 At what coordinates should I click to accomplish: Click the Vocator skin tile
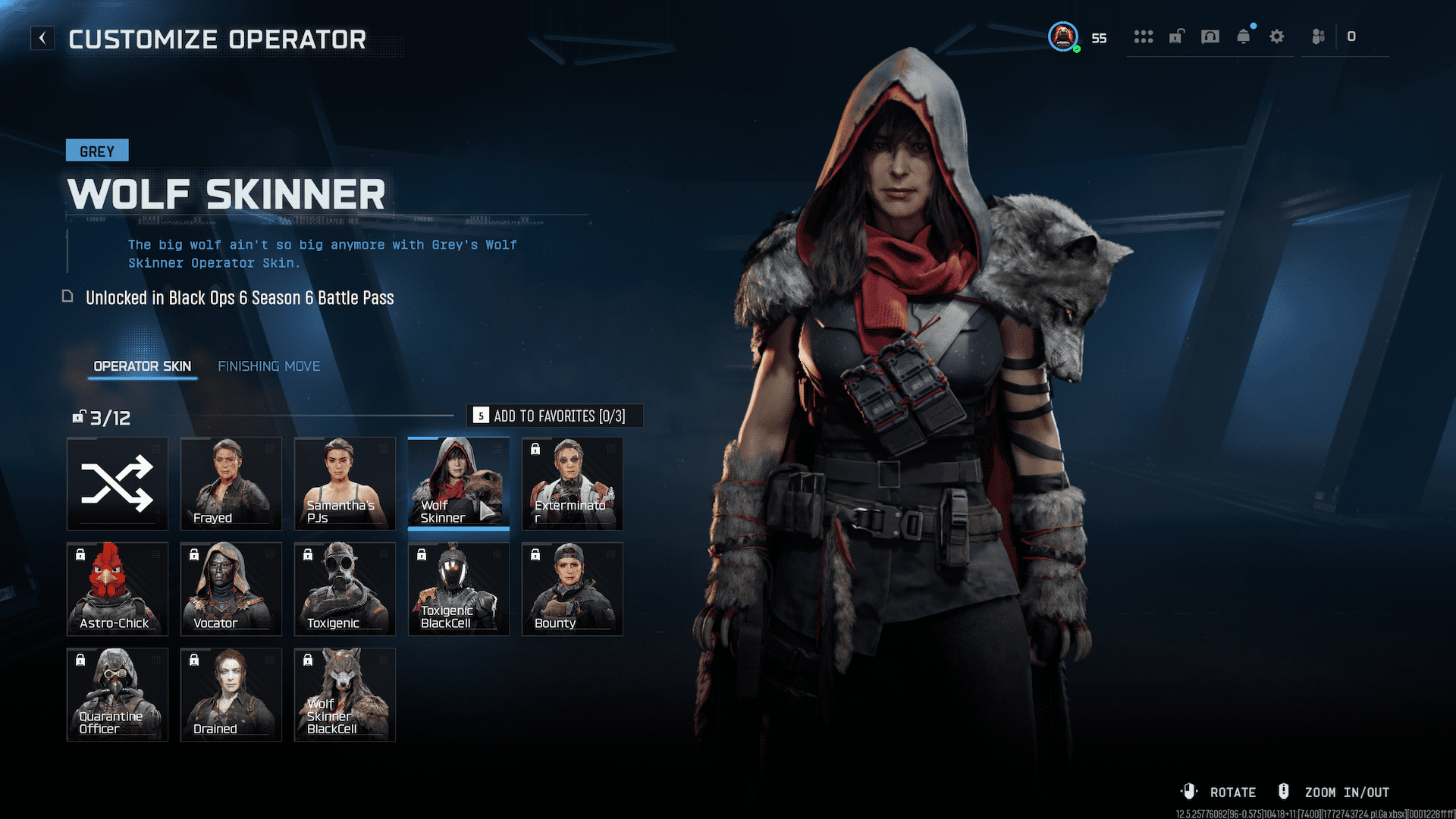pos(231,589)
